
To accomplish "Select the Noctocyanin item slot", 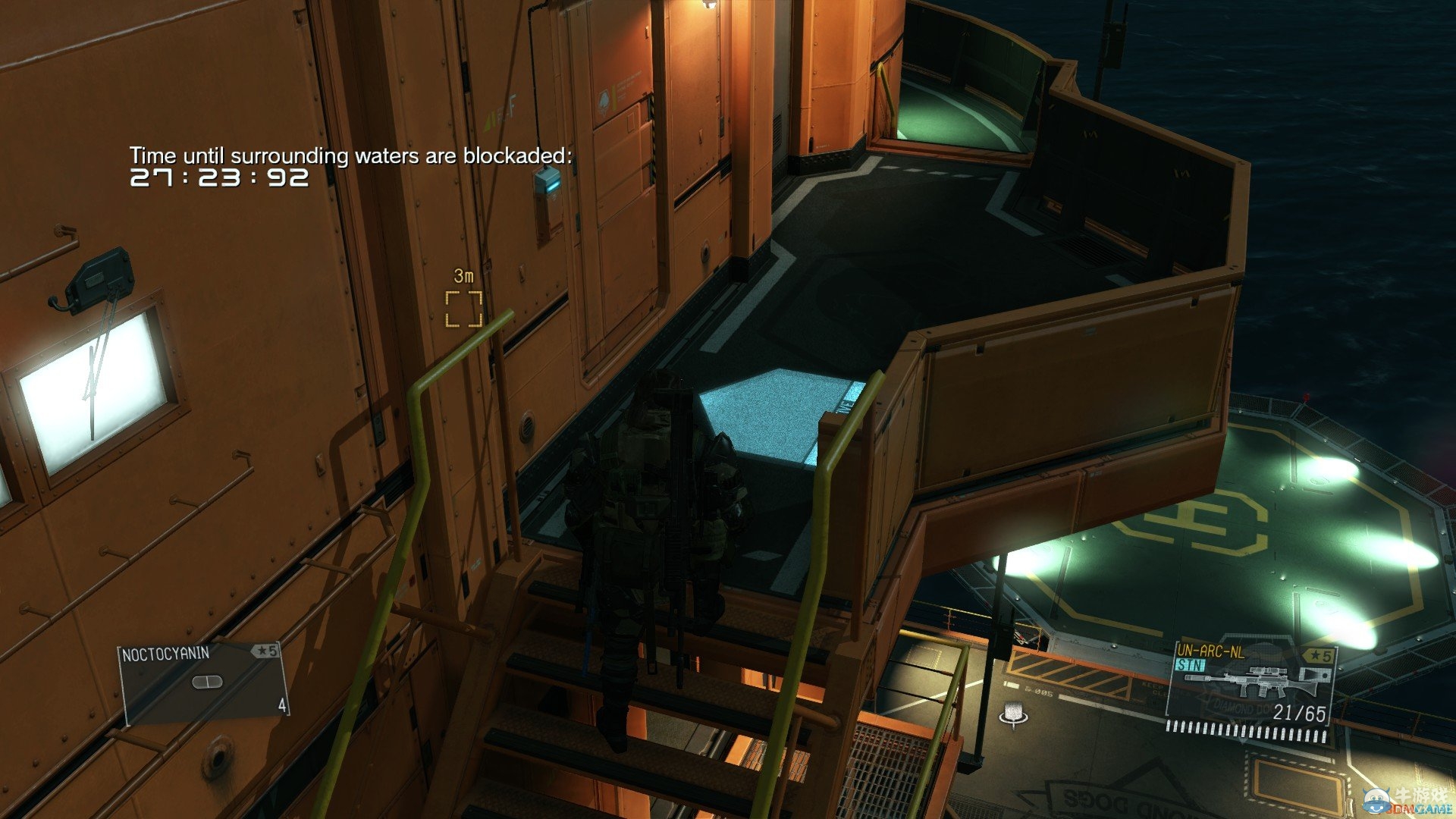I will tap(203, 682).
